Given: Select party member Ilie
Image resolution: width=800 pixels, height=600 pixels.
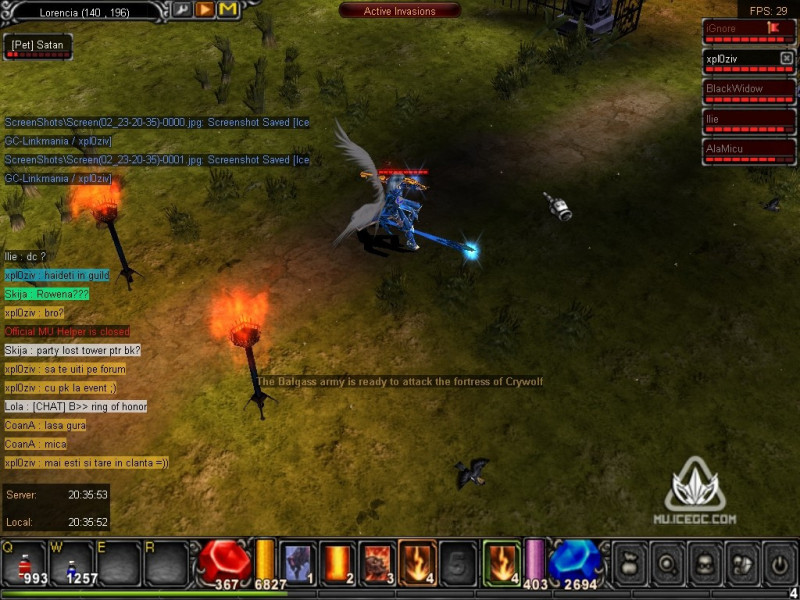Looking at the screenshot, I should click(x=748, y=121).
